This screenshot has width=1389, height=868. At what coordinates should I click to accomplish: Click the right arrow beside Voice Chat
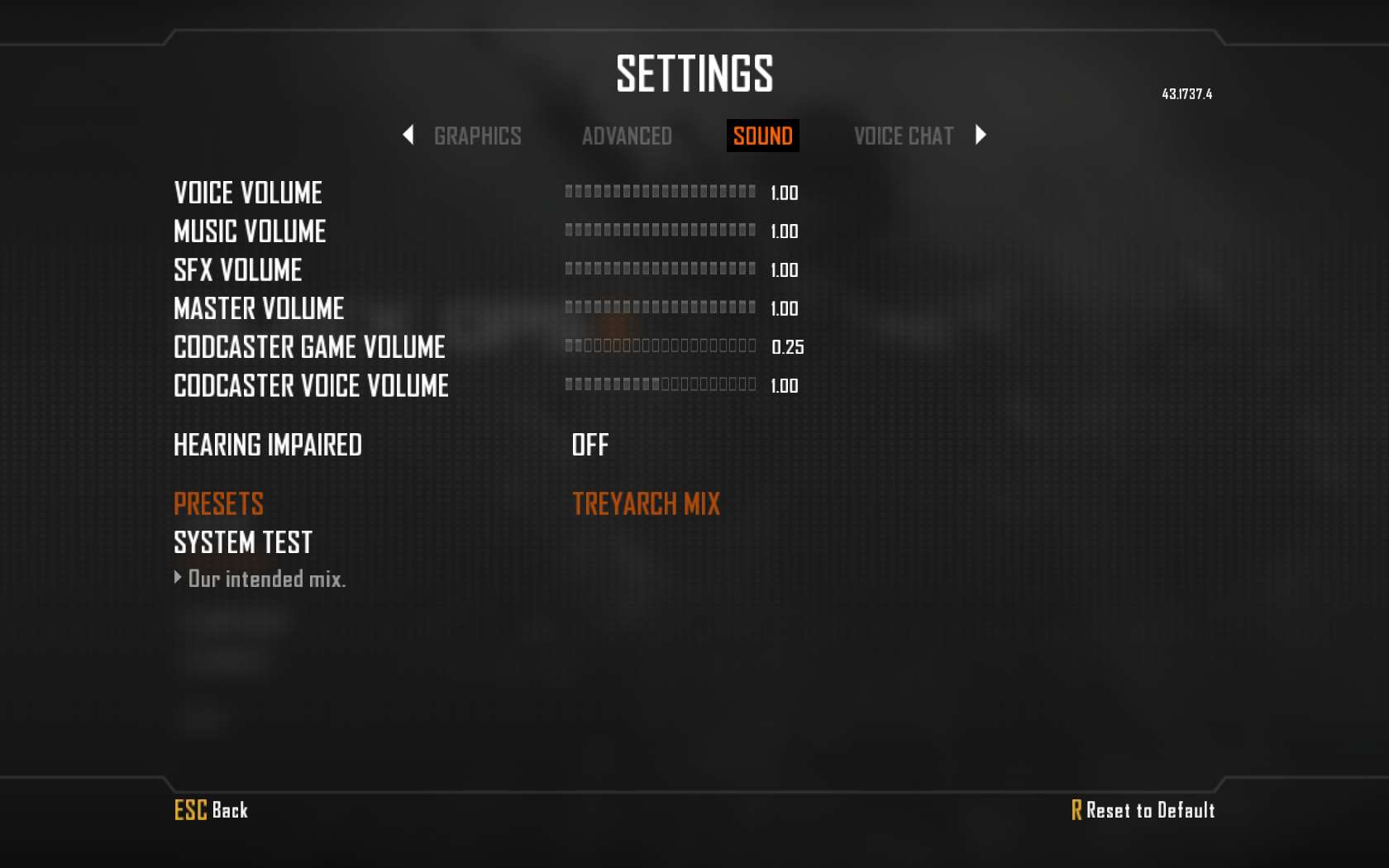[x=981, y=135]
